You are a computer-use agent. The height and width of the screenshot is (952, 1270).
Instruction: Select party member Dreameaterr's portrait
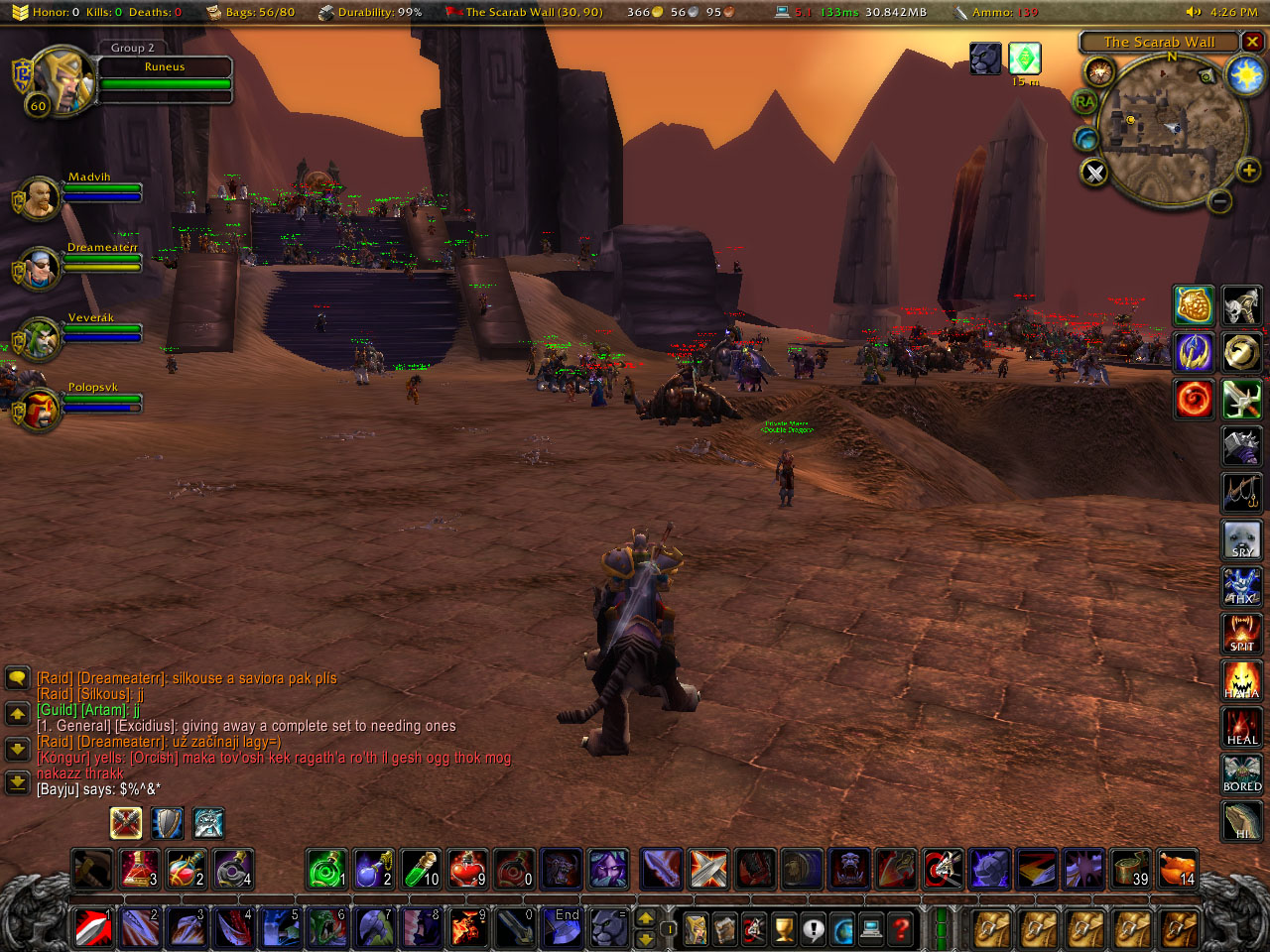[40, 269]
